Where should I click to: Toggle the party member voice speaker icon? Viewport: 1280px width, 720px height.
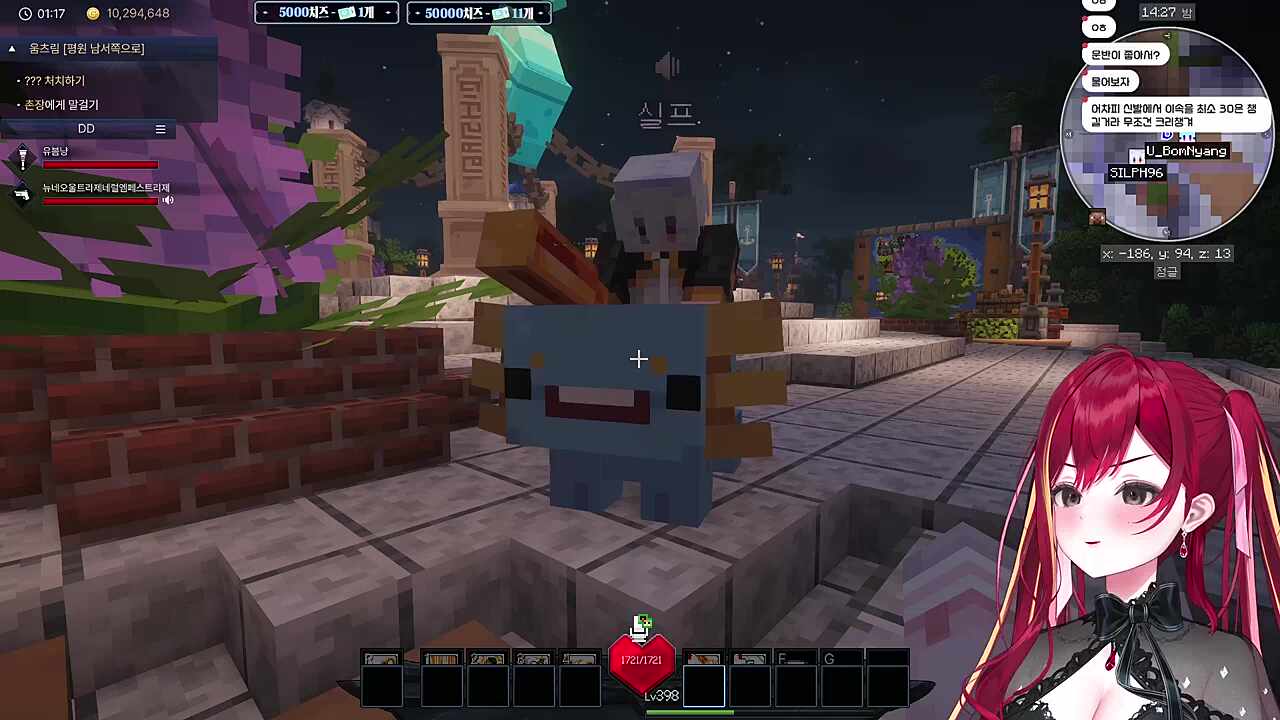pos(168,200)
